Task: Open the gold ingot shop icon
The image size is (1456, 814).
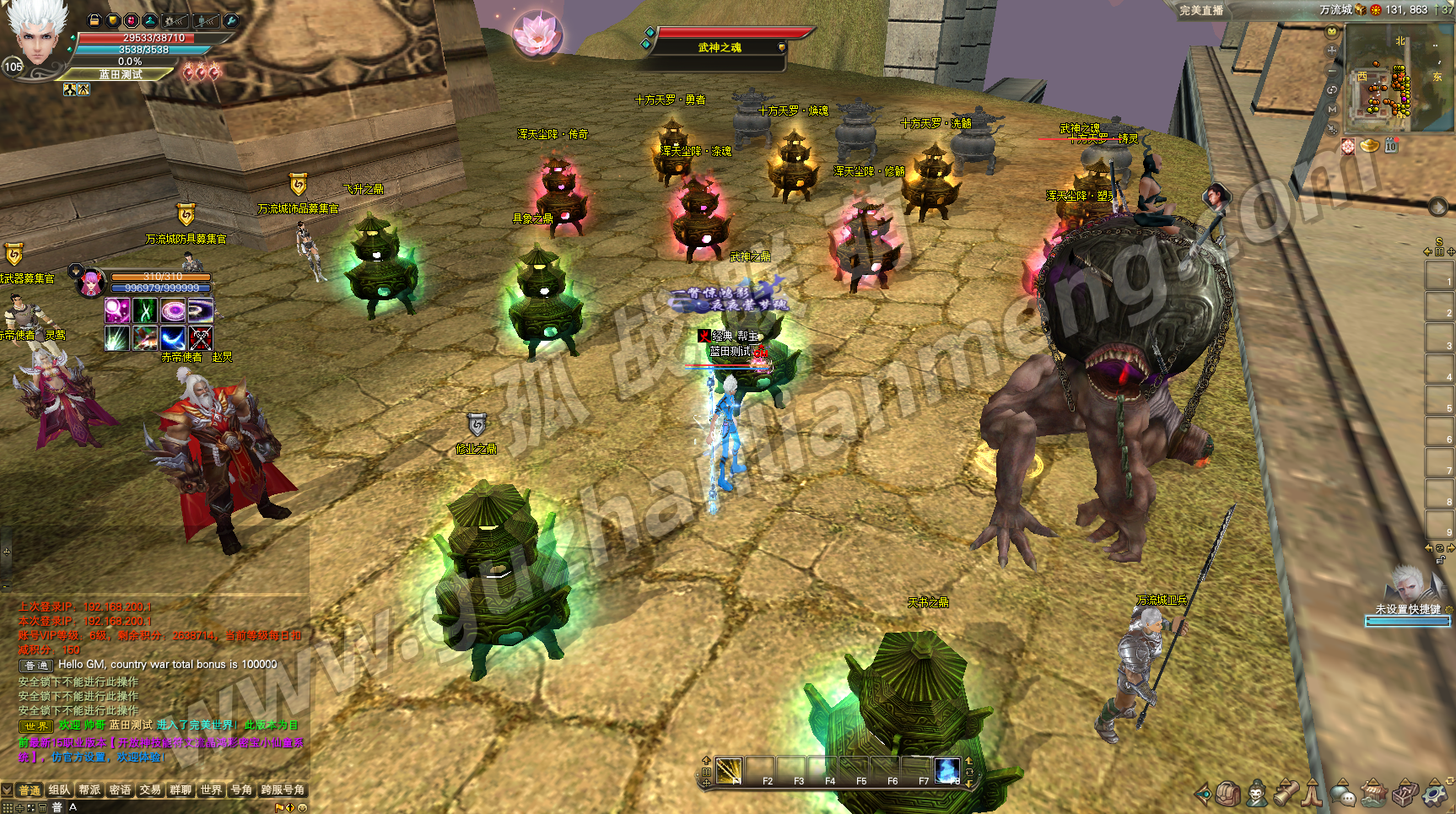Action: [x=1369, y=146]
